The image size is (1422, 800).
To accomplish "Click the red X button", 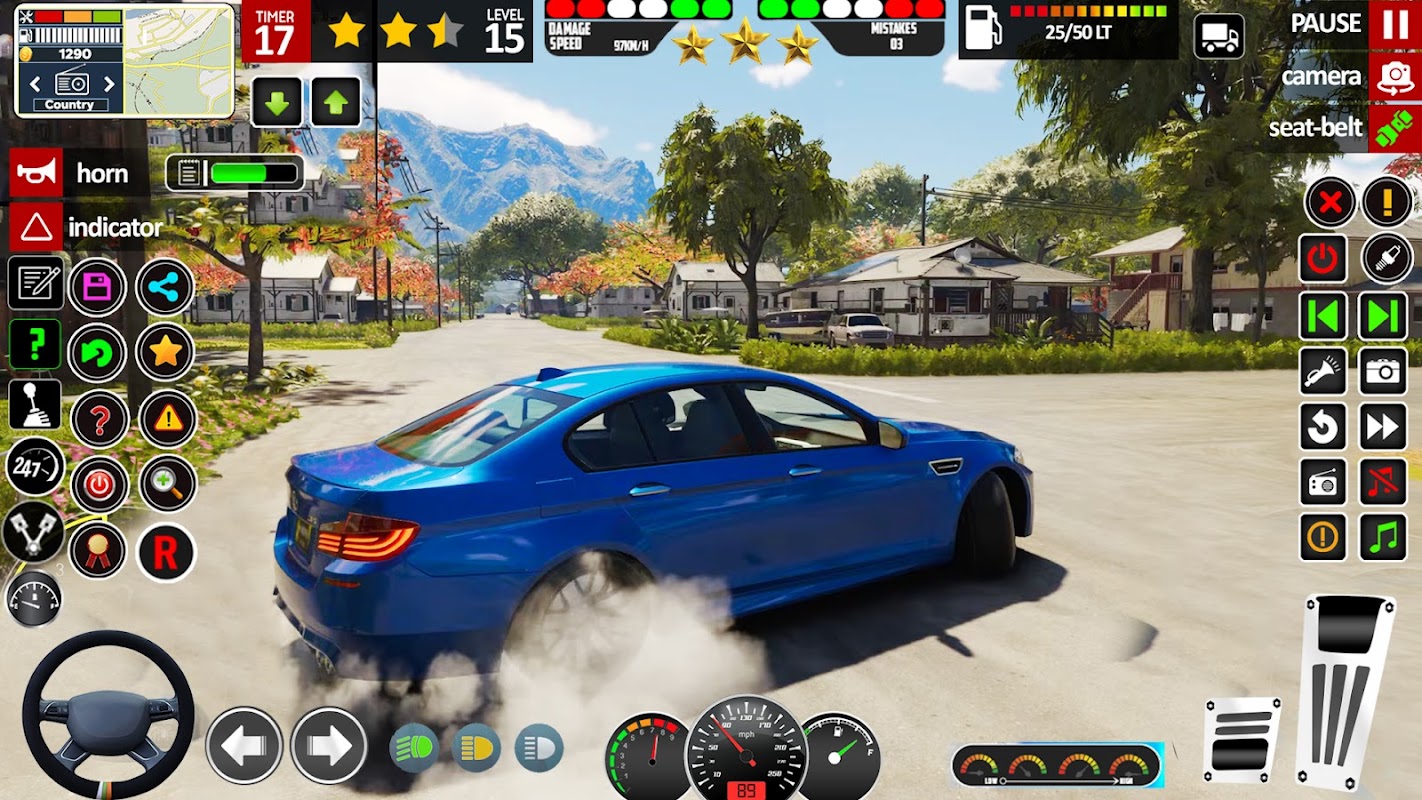I will point(1330,203).
